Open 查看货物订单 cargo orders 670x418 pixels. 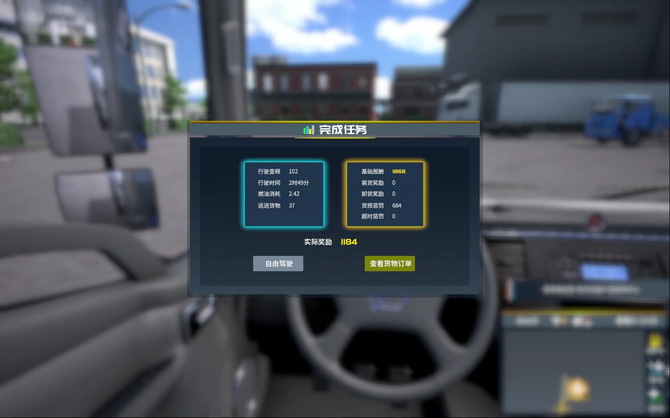tap(390, 264)
